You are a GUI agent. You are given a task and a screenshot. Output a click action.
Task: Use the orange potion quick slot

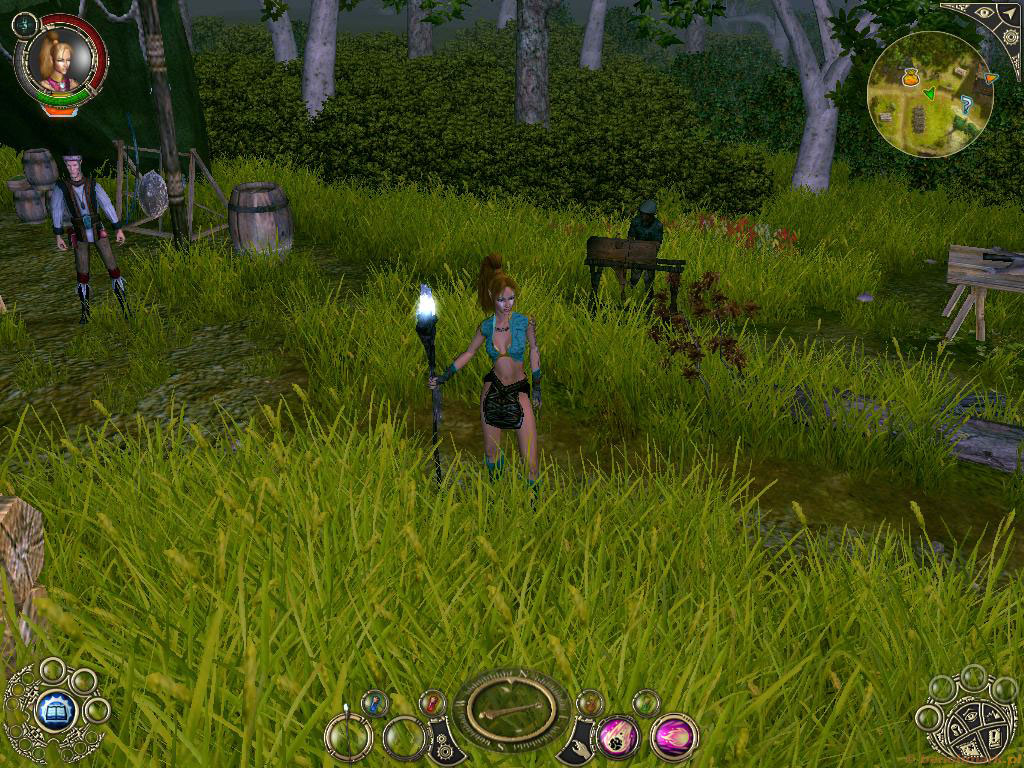(x=590, y=702)
